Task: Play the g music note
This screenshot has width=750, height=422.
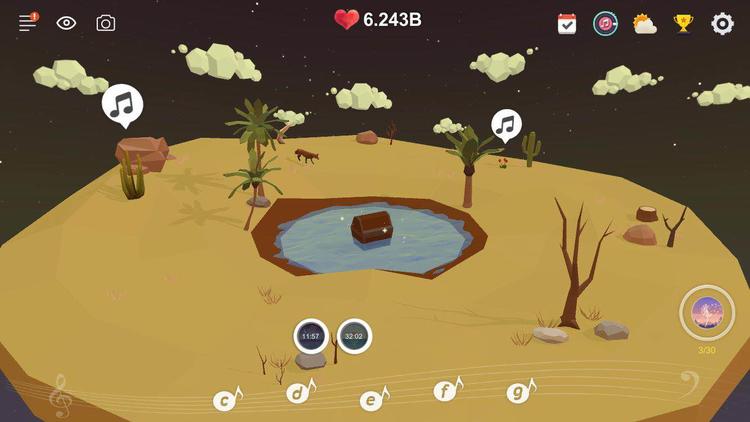Action: (519, 392)
